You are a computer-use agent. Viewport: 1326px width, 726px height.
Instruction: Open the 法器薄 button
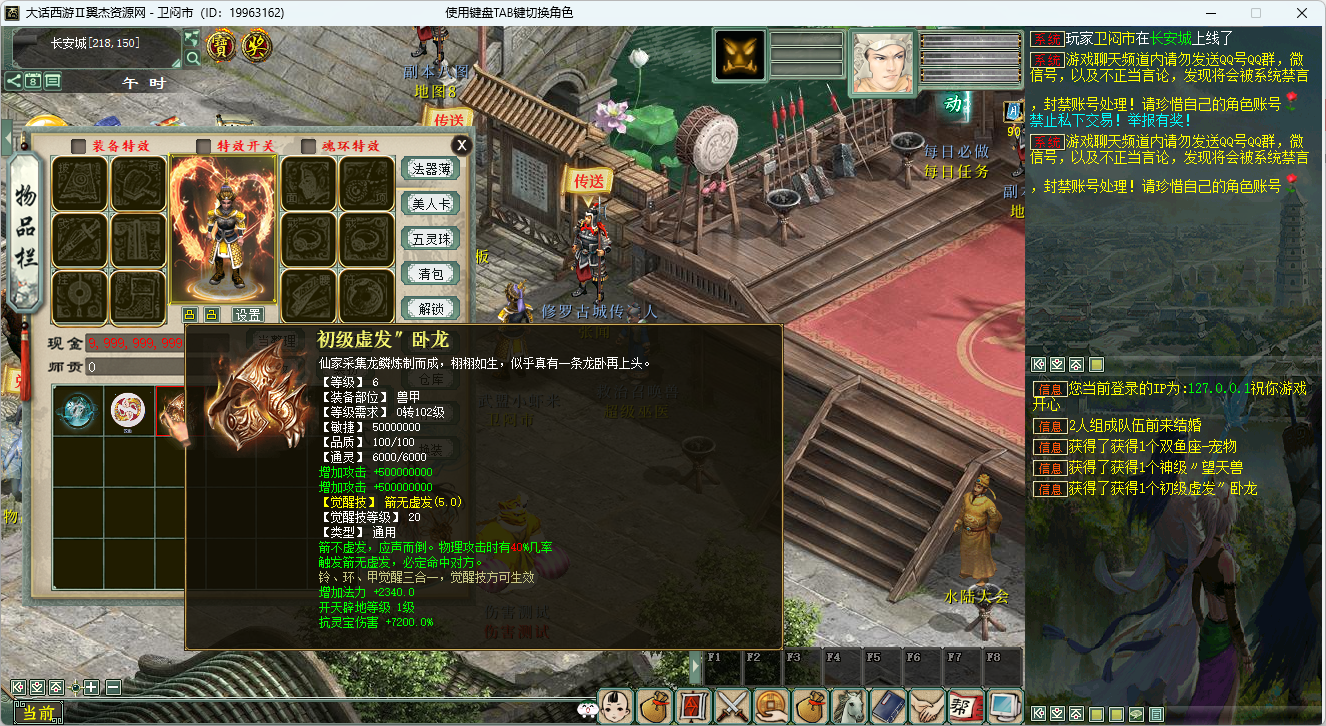tap(430, 169)
